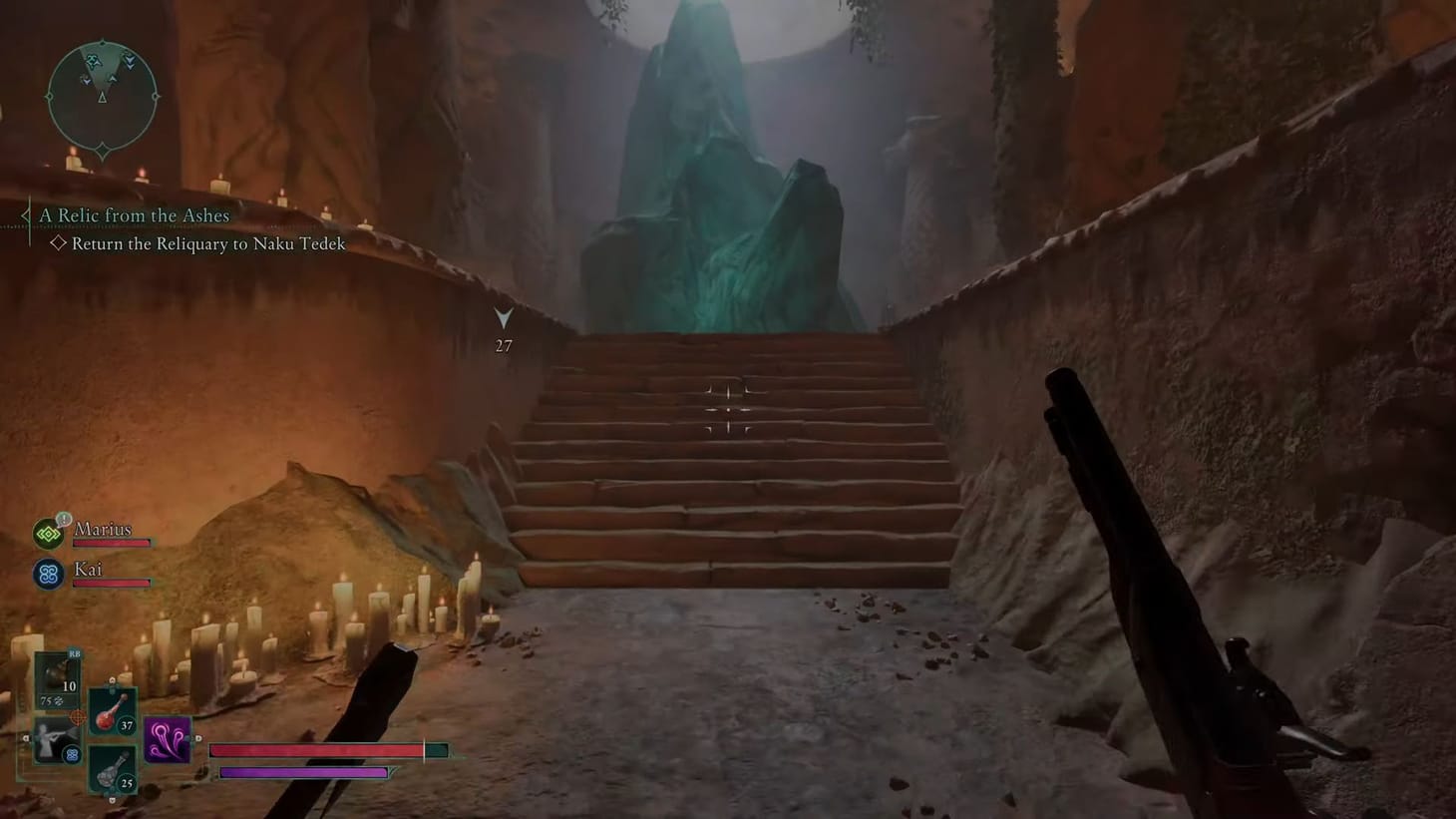Click the essence leaf icon showing 75
This screenshot has height=819, width=1456.
52,700
